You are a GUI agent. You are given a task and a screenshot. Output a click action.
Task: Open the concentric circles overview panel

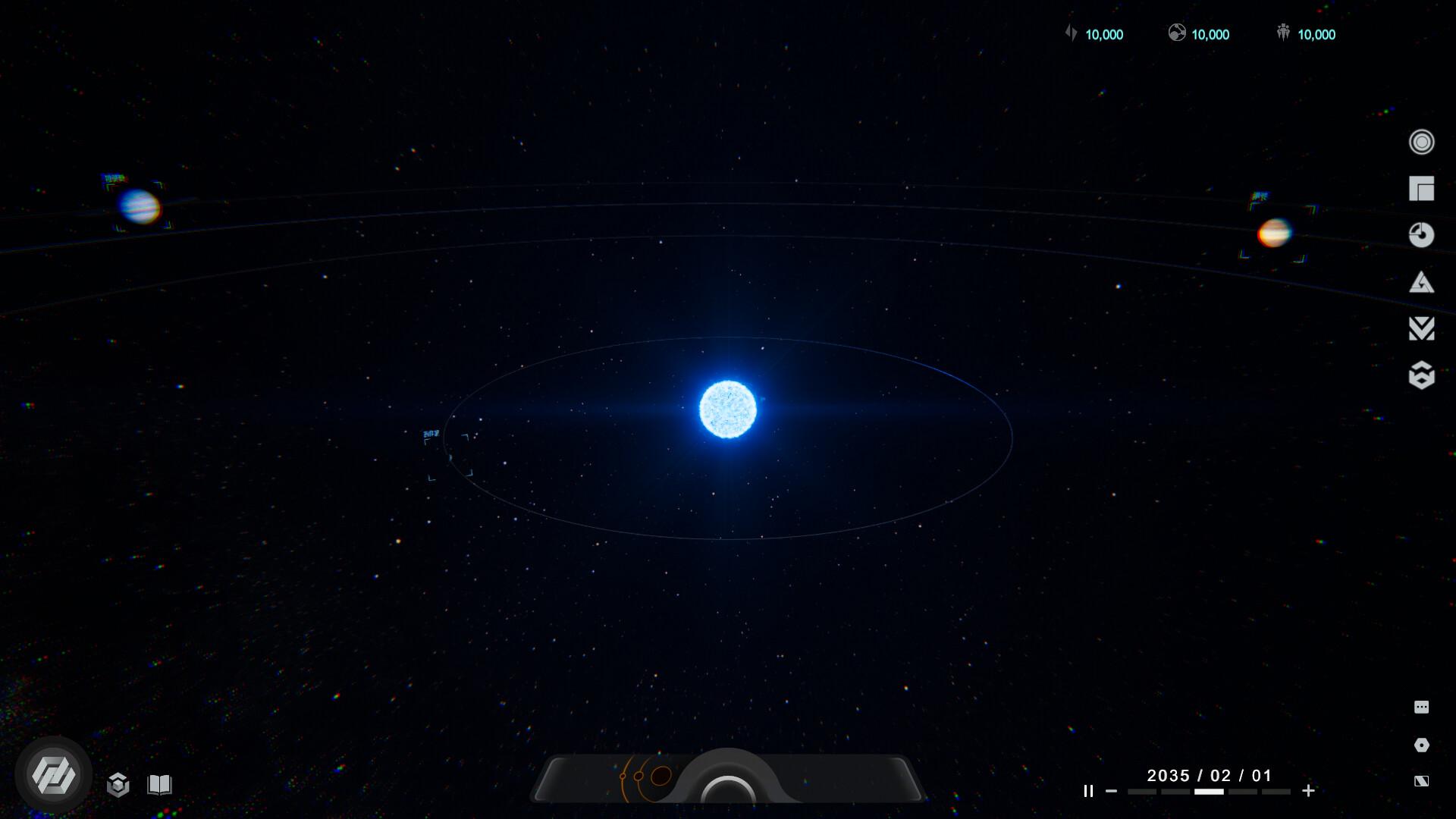click(x=1423, y=142)
